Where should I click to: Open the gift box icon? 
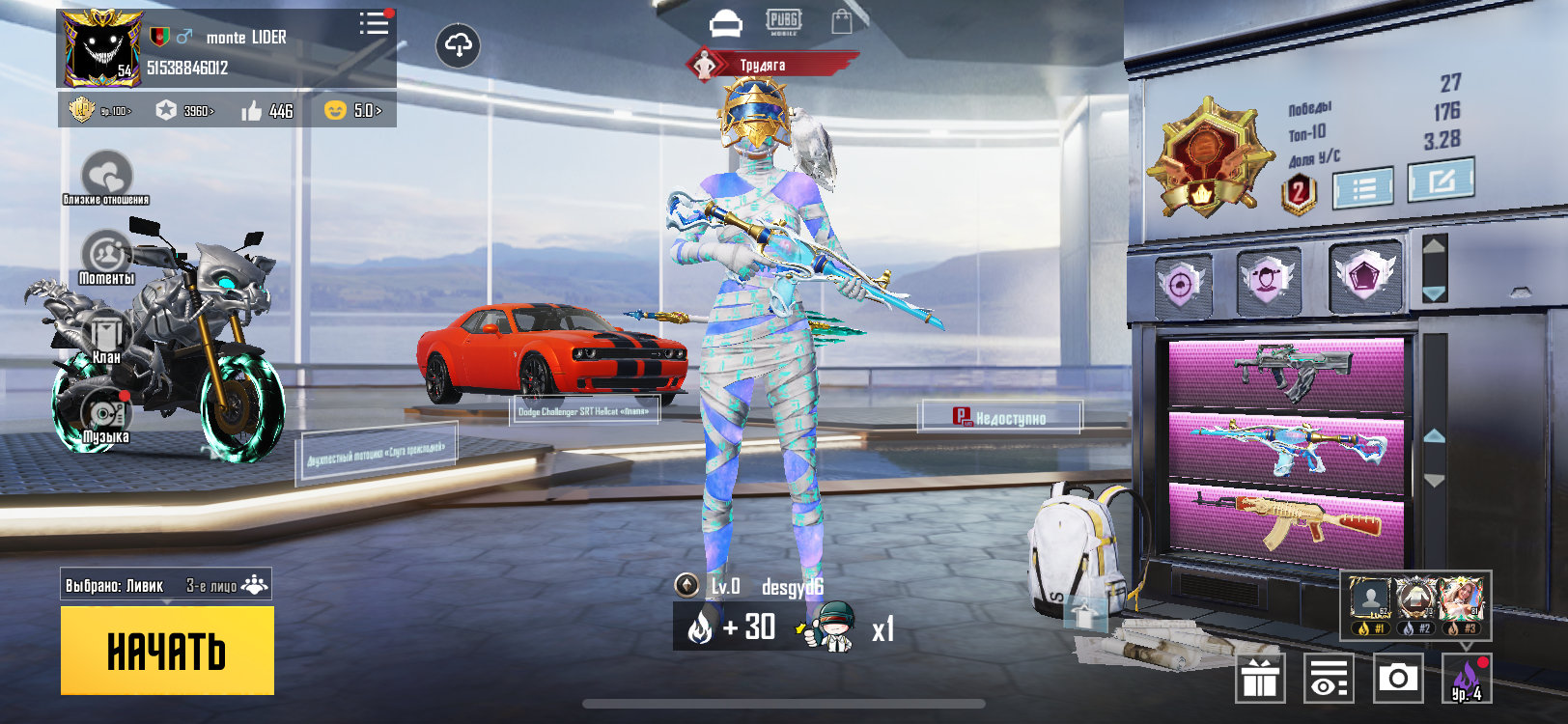(1259, 678)
